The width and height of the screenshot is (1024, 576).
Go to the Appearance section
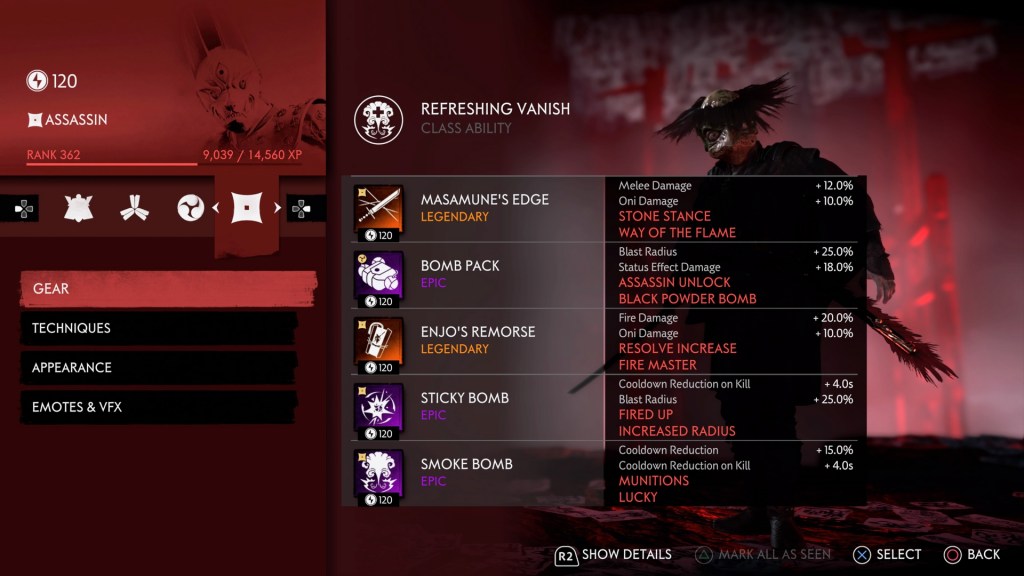[x=160, y=367]
